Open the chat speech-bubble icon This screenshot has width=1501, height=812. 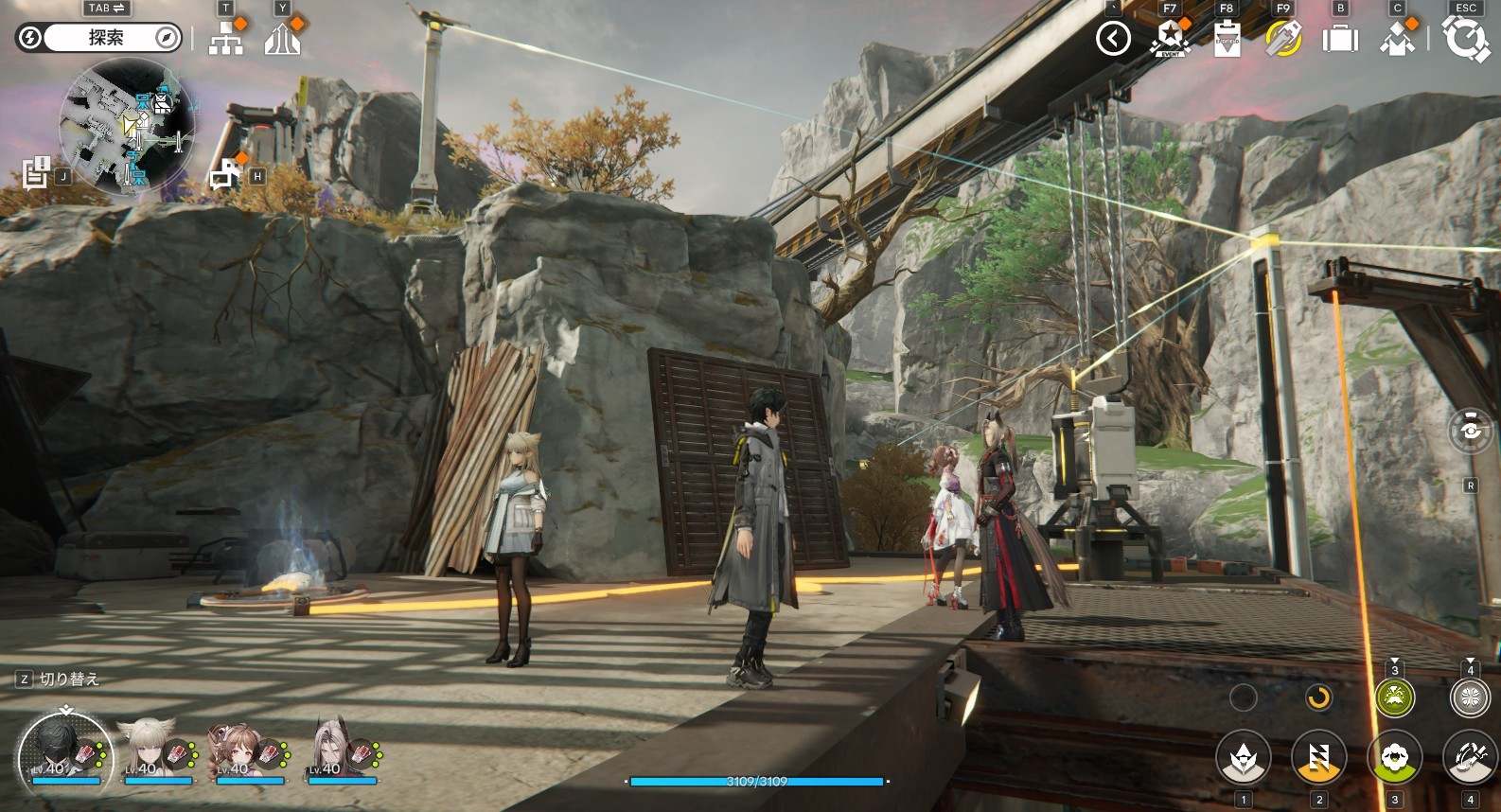tap(225, 174)
